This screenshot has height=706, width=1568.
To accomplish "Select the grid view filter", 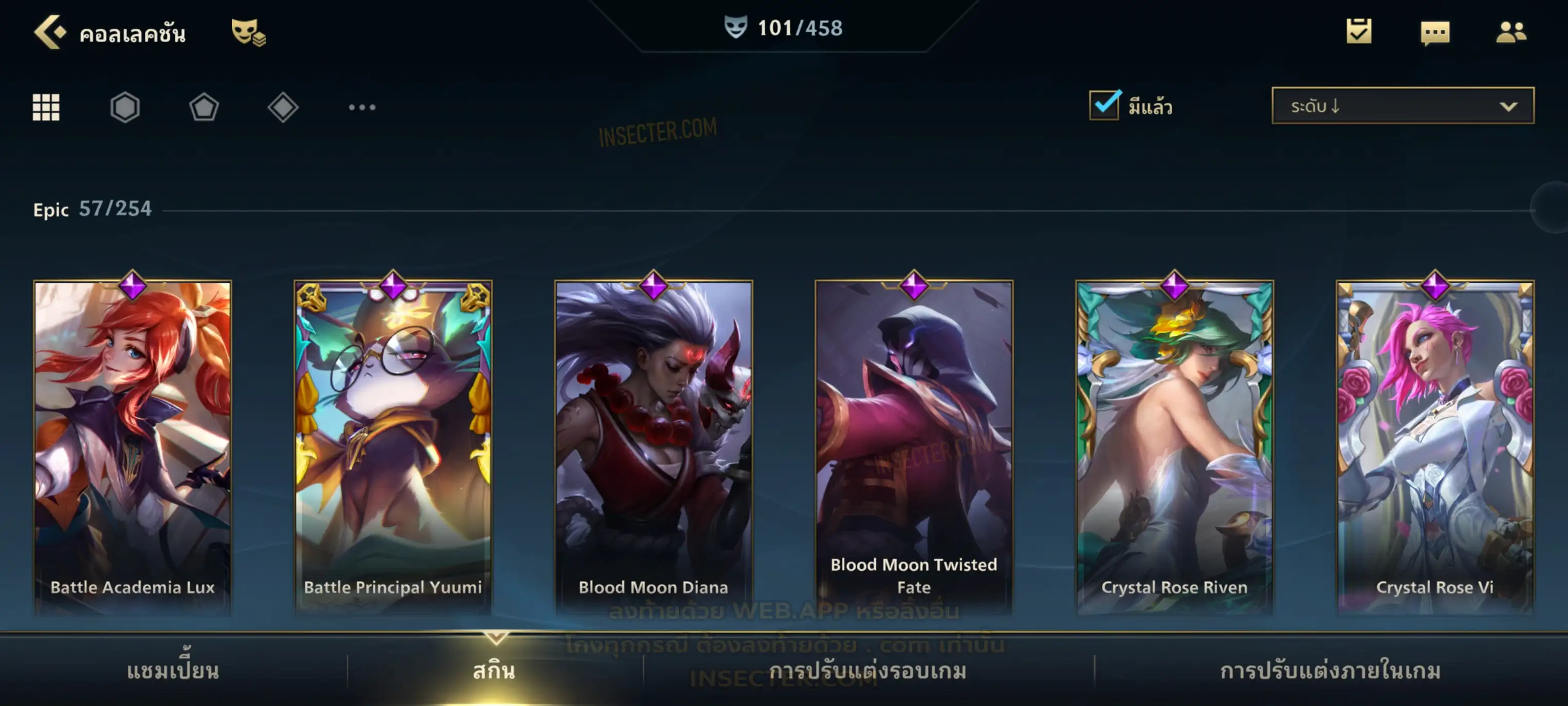I will pos(46,107).
